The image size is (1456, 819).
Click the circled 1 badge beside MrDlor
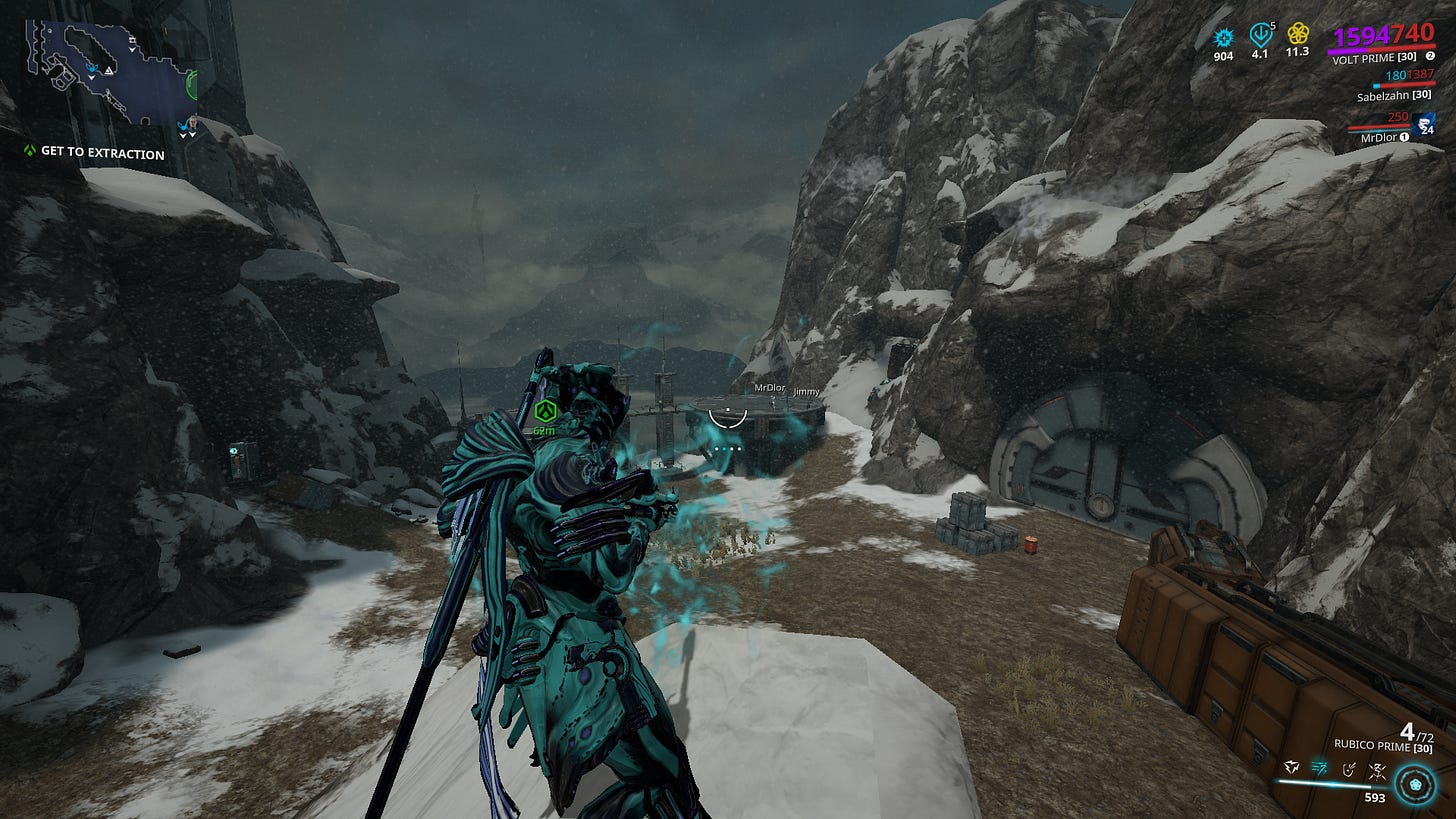tap(1404, 136)
